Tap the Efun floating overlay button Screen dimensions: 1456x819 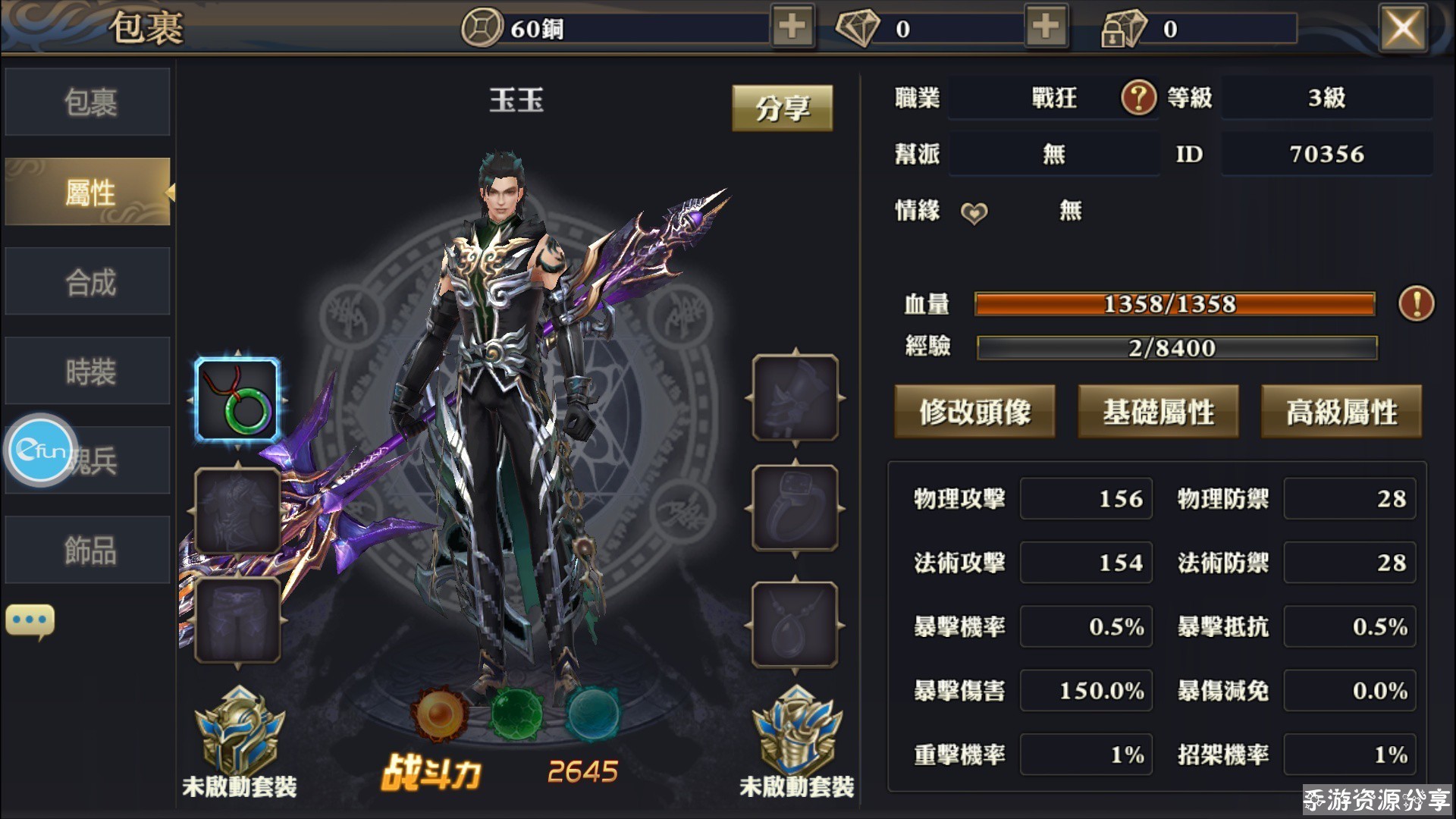pyautogui.click(x=42, y=450)
